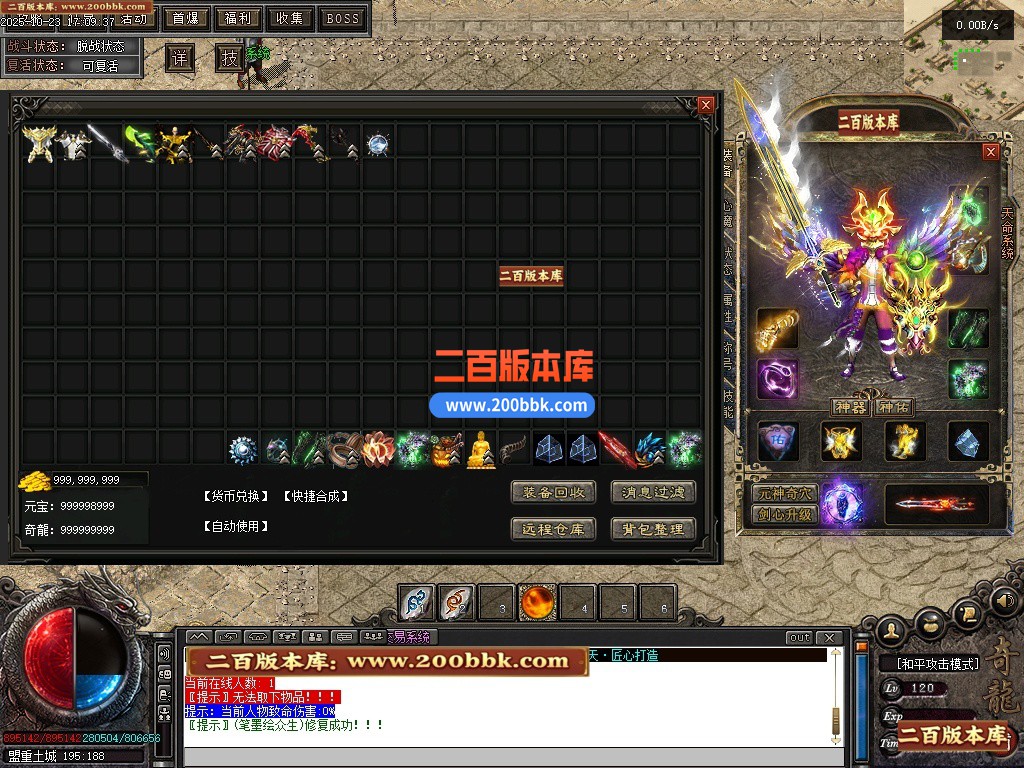Open 装备回收 equipment recycling
This screenshot has width=1024, height=768.
tap(553, 492)
